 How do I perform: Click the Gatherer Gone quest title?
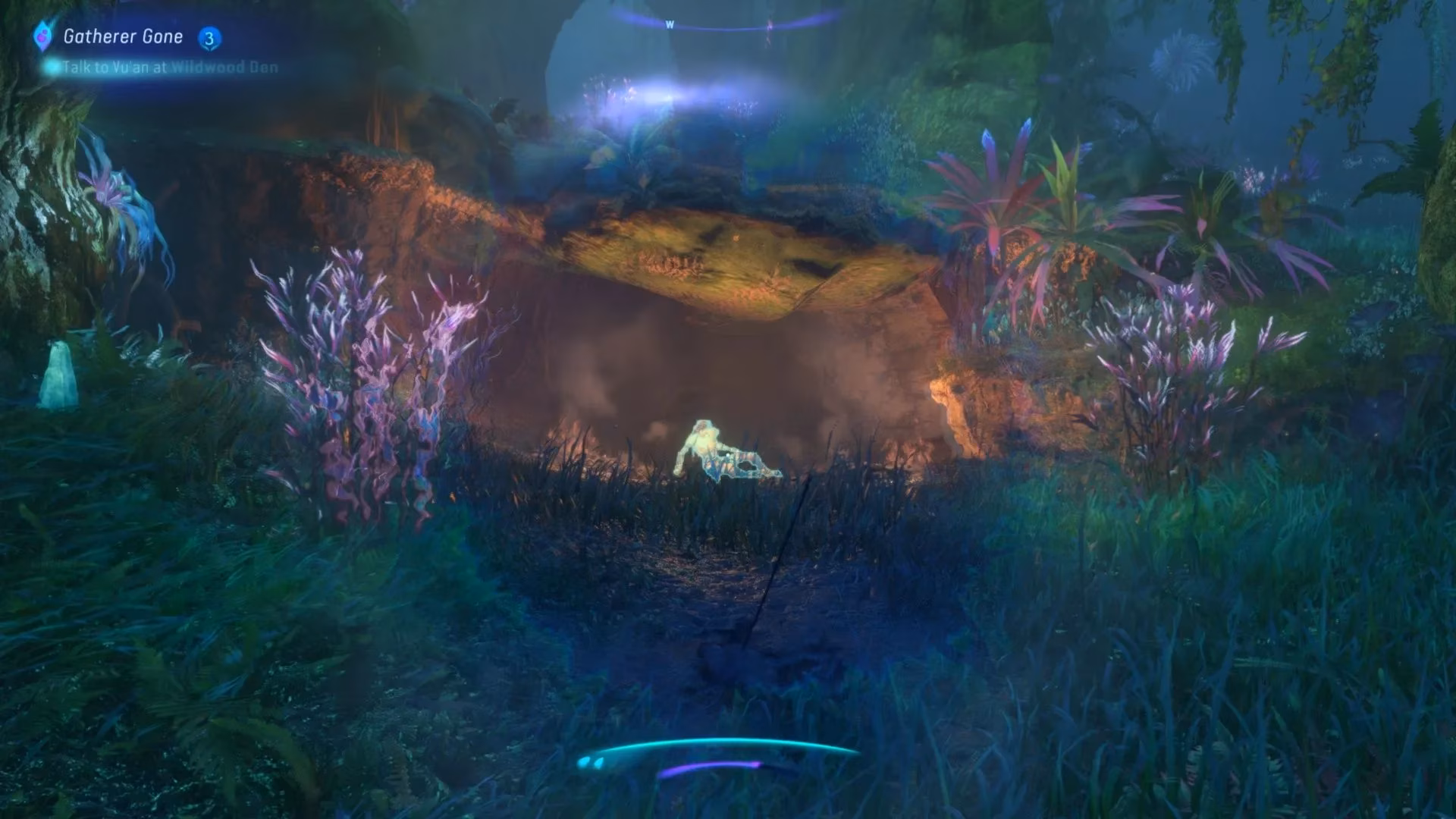click(124, 35)
